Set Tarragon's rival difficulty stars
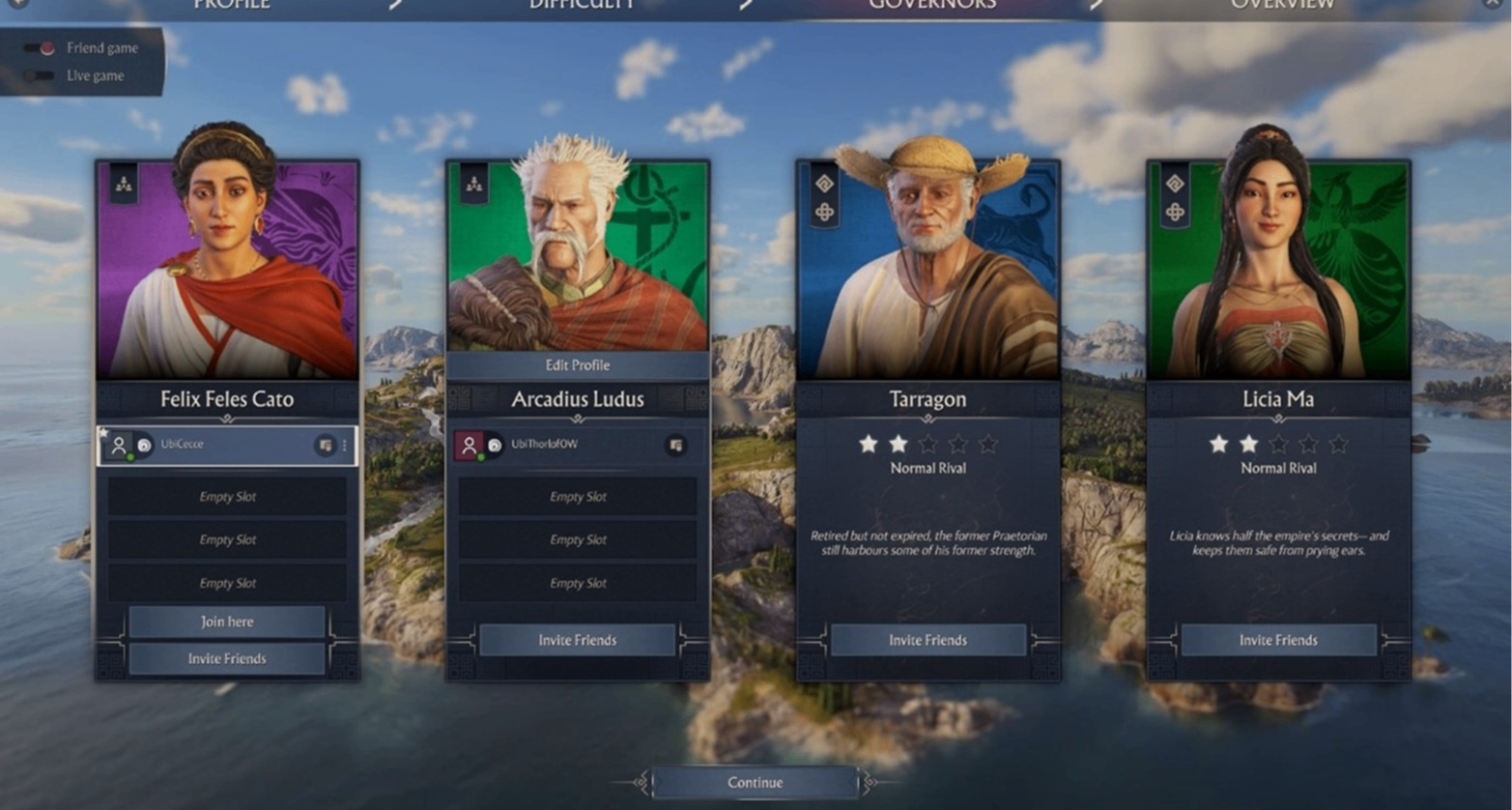 click(x=927, y=444)
